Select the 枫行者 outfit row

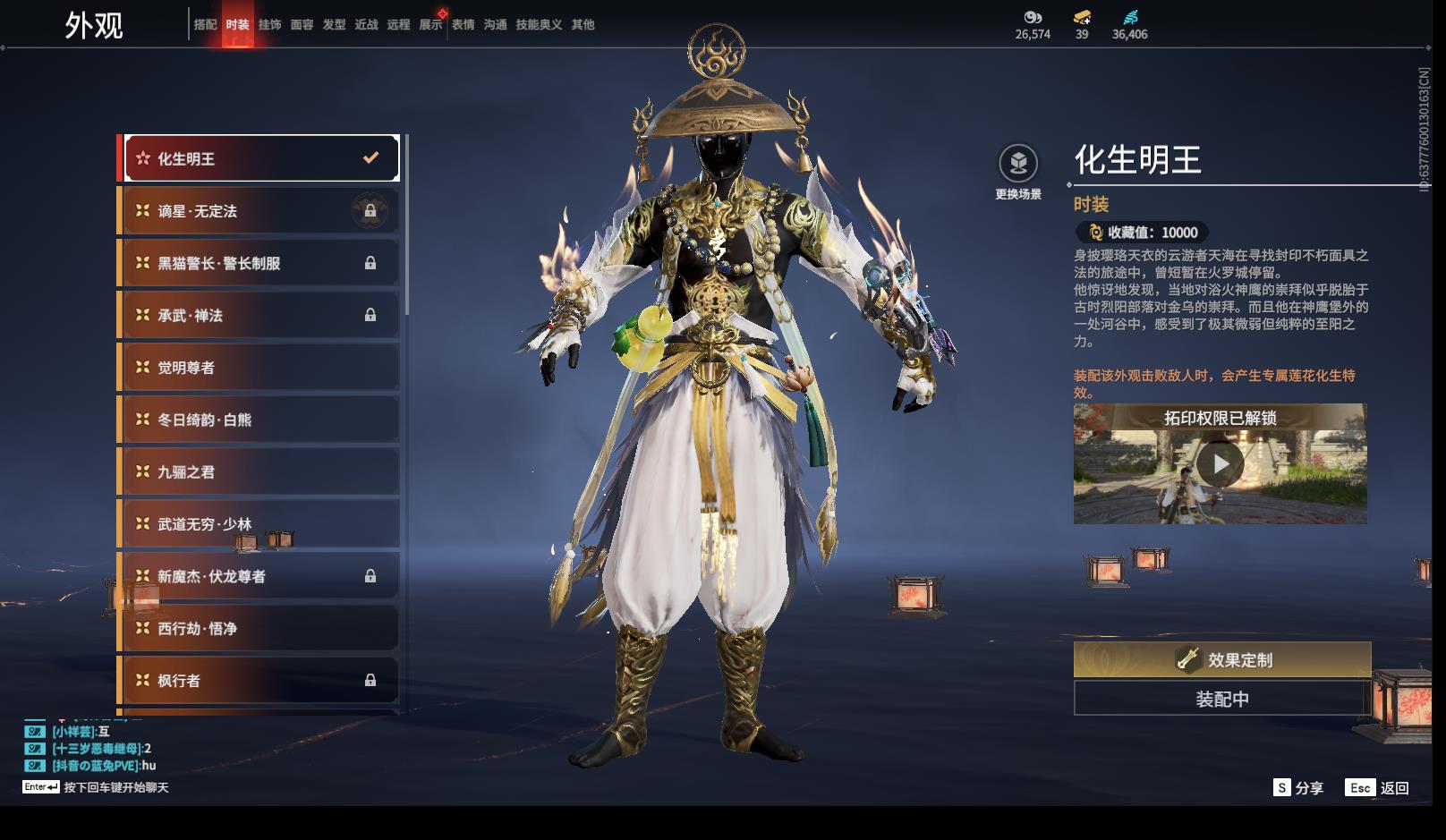[x=259, y=681]
